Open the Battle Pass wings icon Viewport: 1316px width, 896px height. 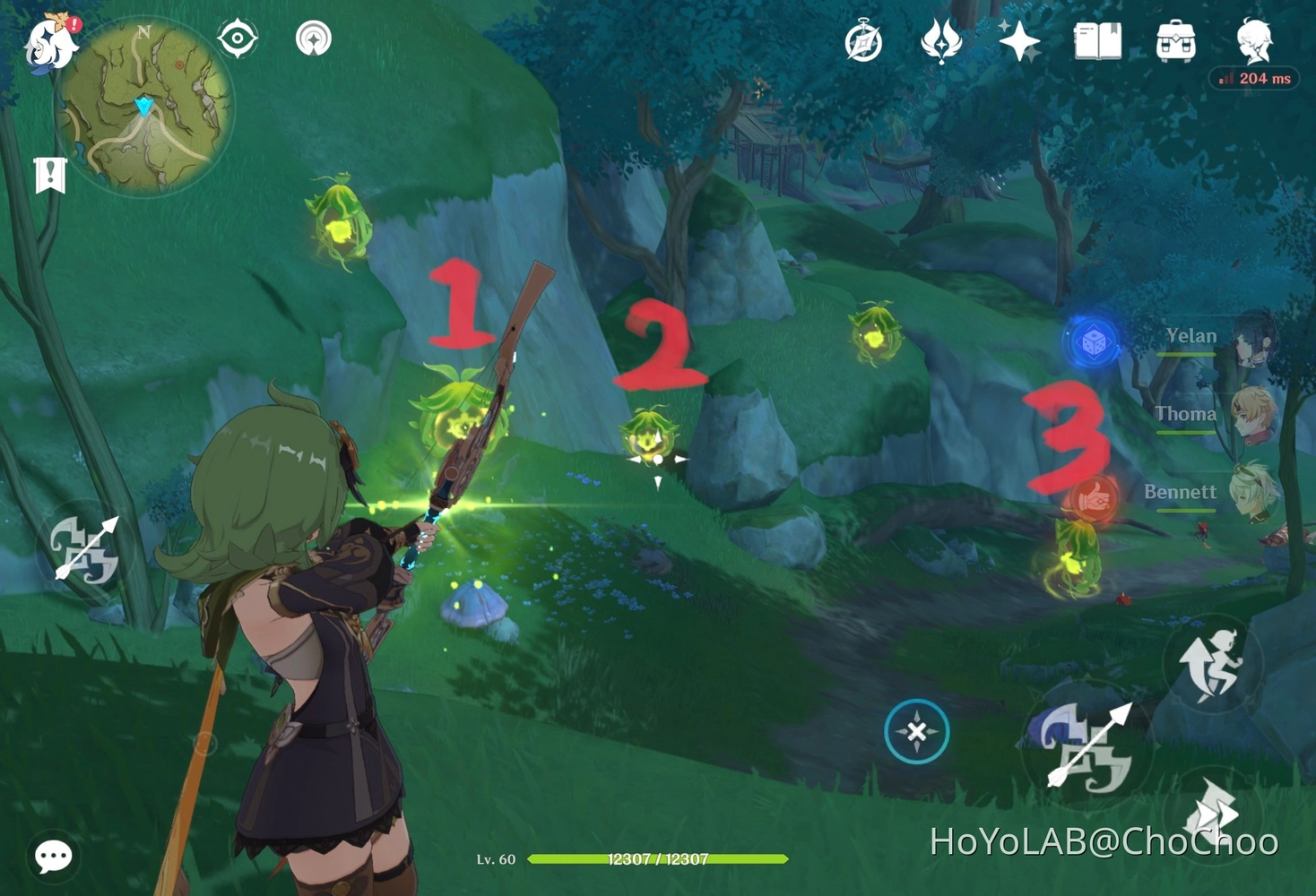point(941,40)
